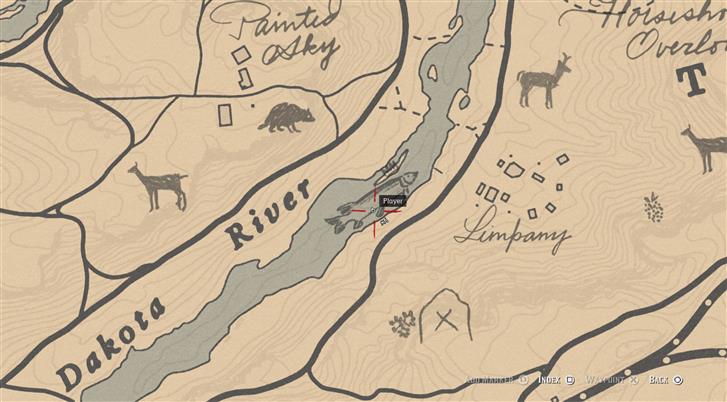Select the herb icon east of Limpany
Image resolution: width=727 pixels, height=402 pixels.
(x=653, y=207)
